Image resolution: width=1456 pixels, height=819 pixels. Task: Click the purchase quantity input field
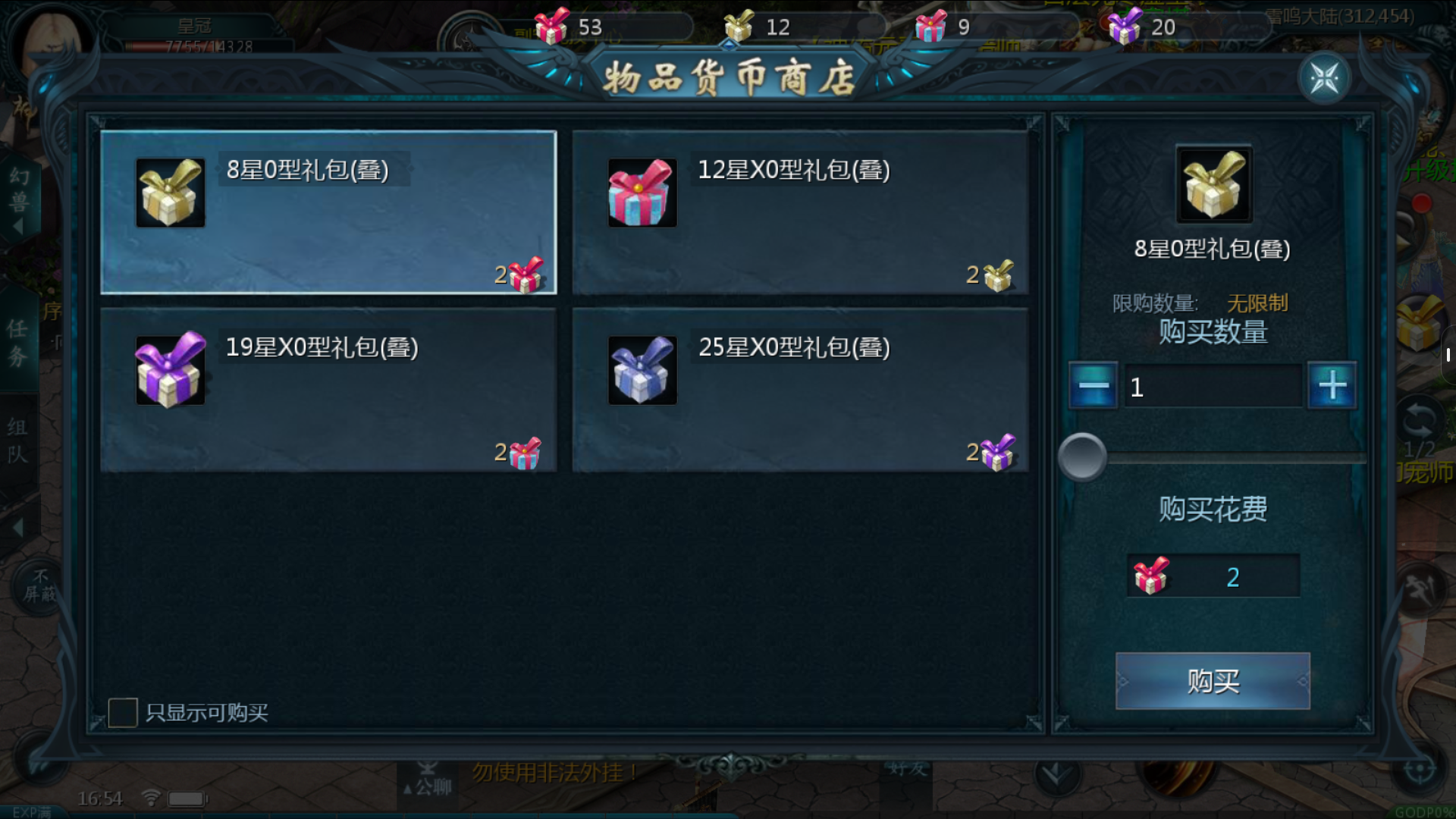1212,387
